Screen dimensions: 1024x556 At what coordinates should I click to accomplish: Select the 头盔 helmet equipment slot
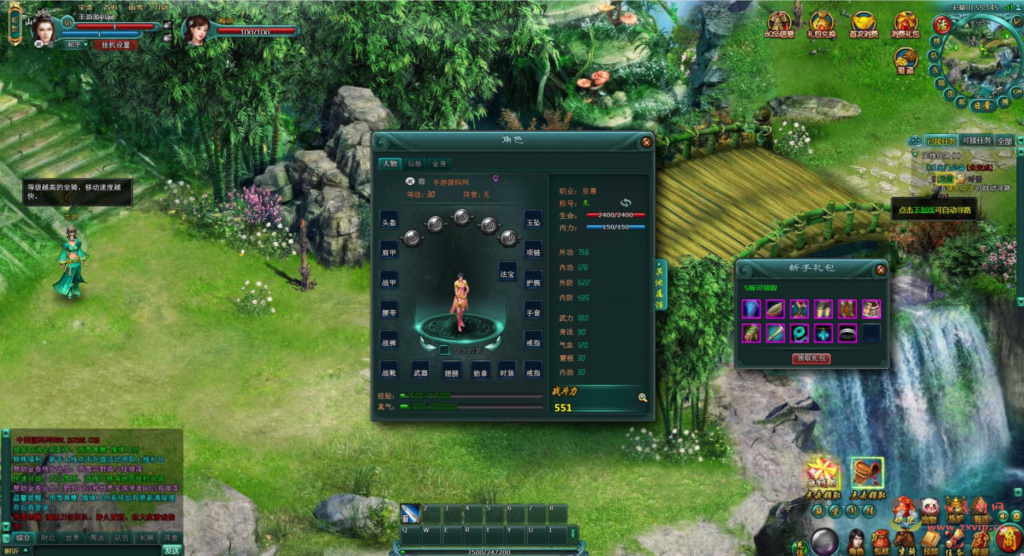[x=389, y=221]
